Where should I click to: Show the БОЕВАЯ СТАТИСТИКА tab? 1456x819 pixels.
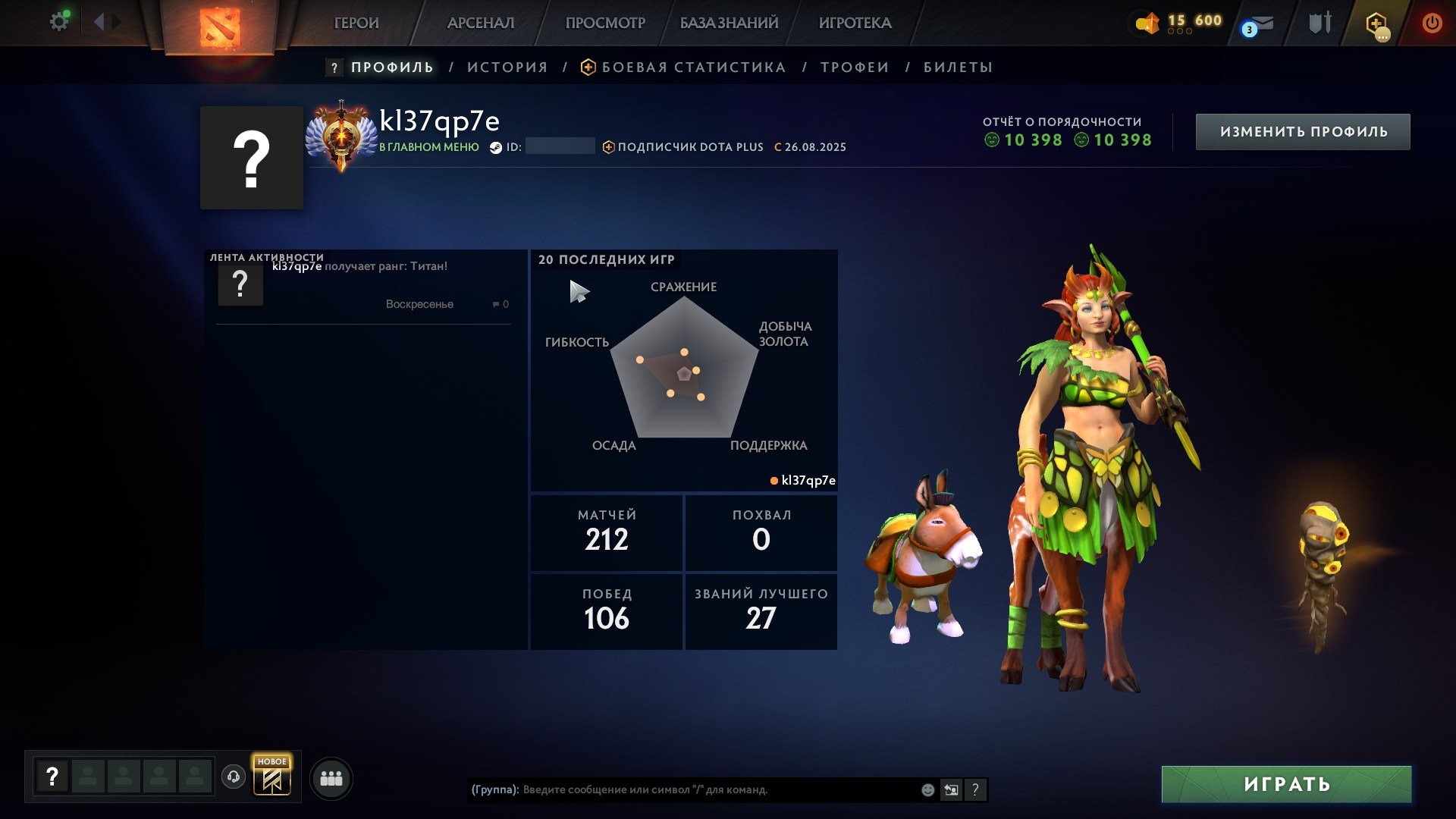click(693, 67)
